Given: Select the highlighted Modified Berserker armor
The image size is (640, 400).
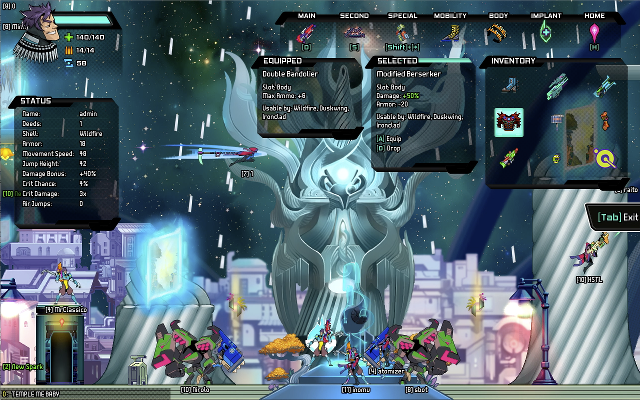Looking at the screenshot, I should pos(509,122).
